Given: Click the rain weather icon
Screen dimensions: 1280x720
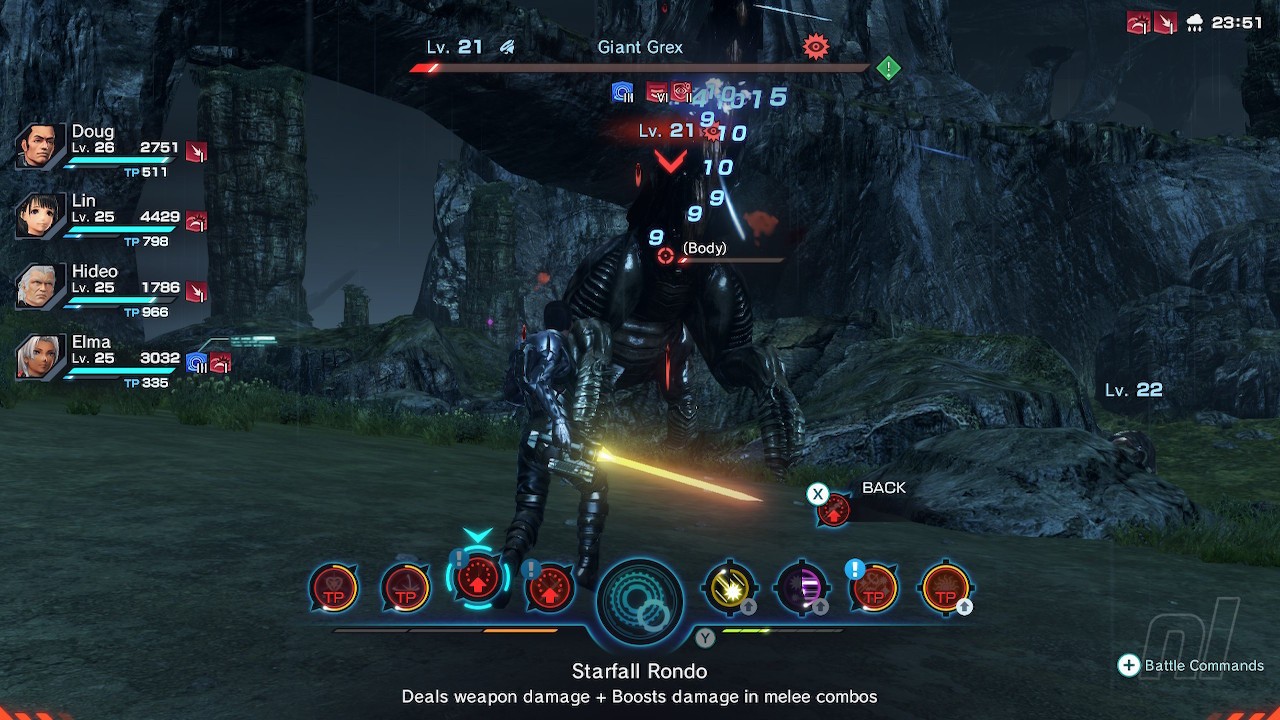Looking at the screenshot, I should coord(1193,23).
